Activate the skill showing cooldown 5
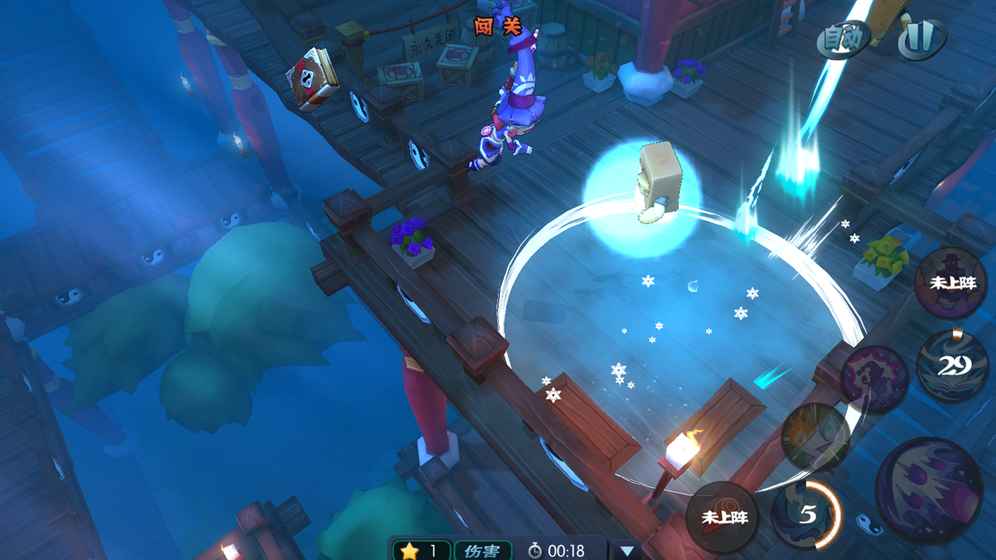This screenshot has width=996, height=560. (806, 514)
